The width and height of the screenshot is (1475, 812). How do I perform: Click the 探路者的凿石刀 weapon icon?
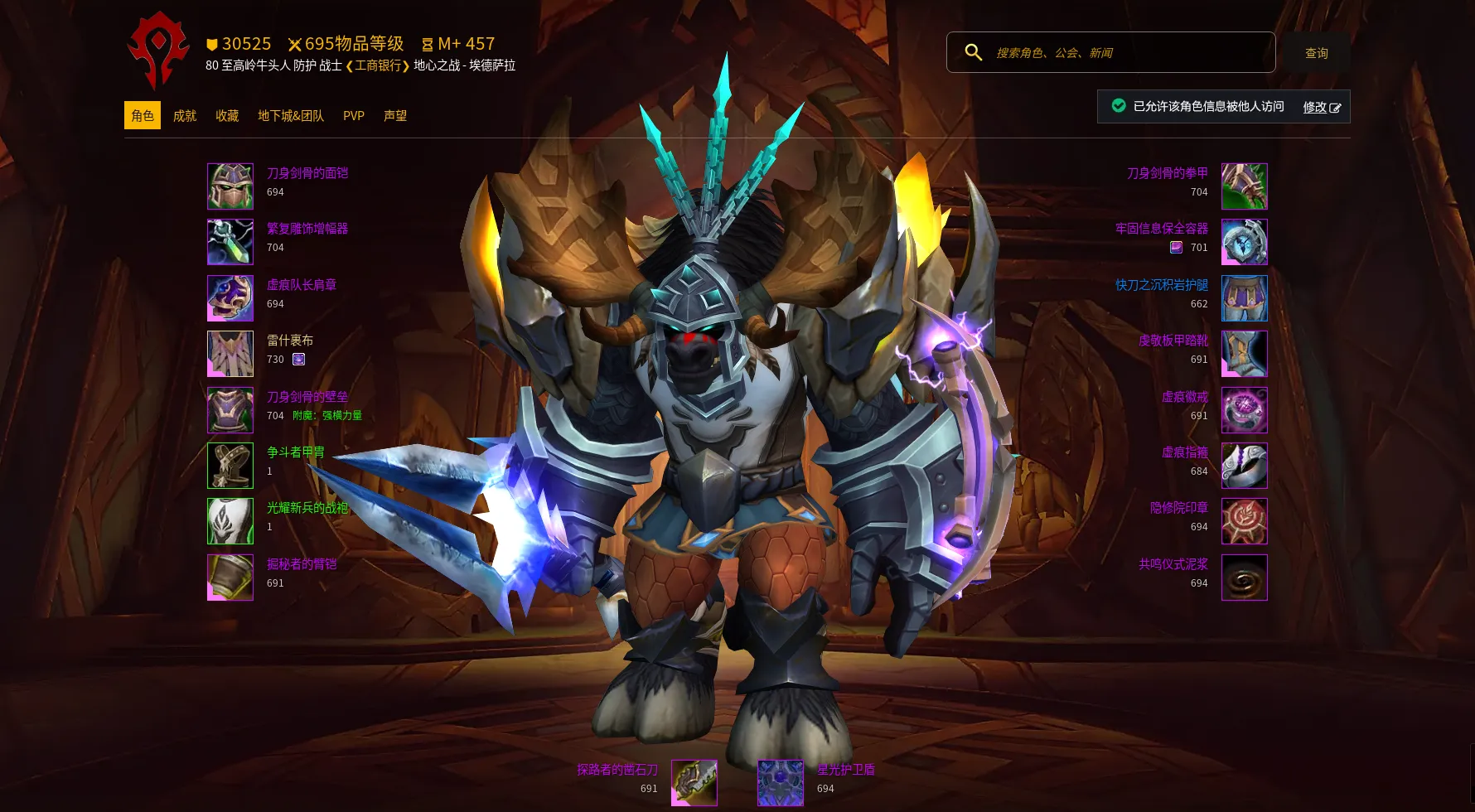coord(694,783)
